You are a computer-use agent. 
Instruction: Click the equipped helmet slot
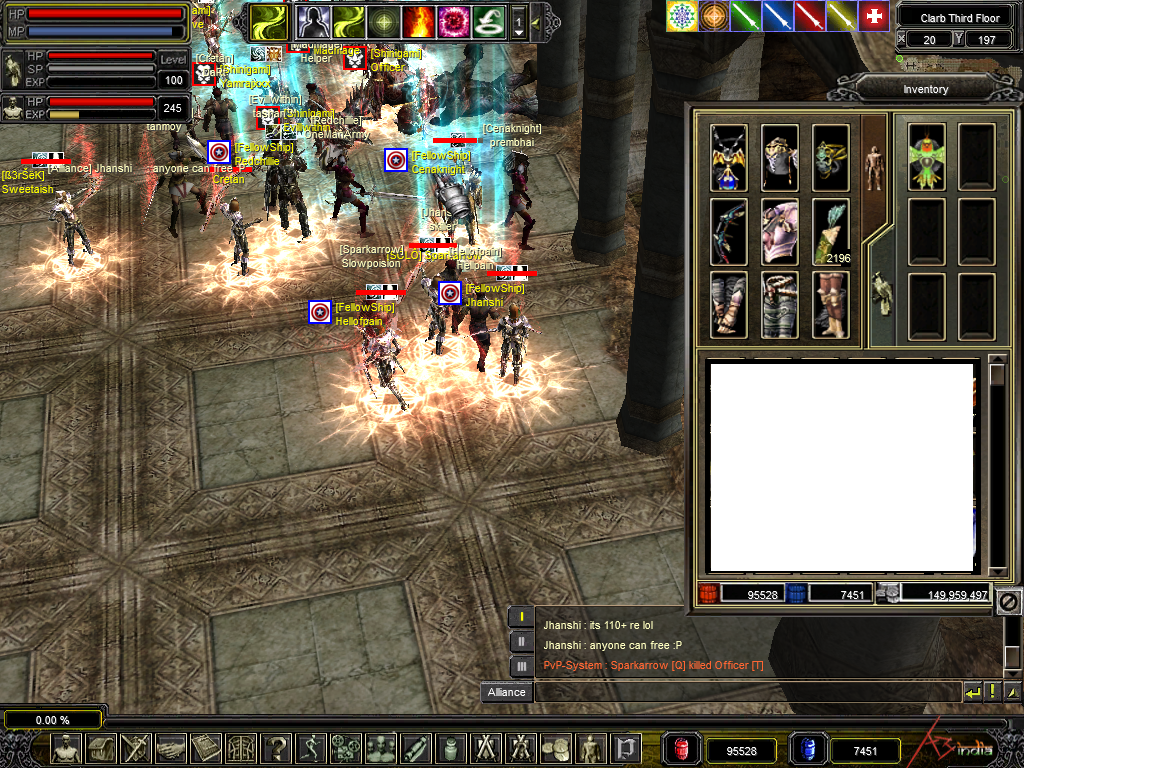(780, 157)
